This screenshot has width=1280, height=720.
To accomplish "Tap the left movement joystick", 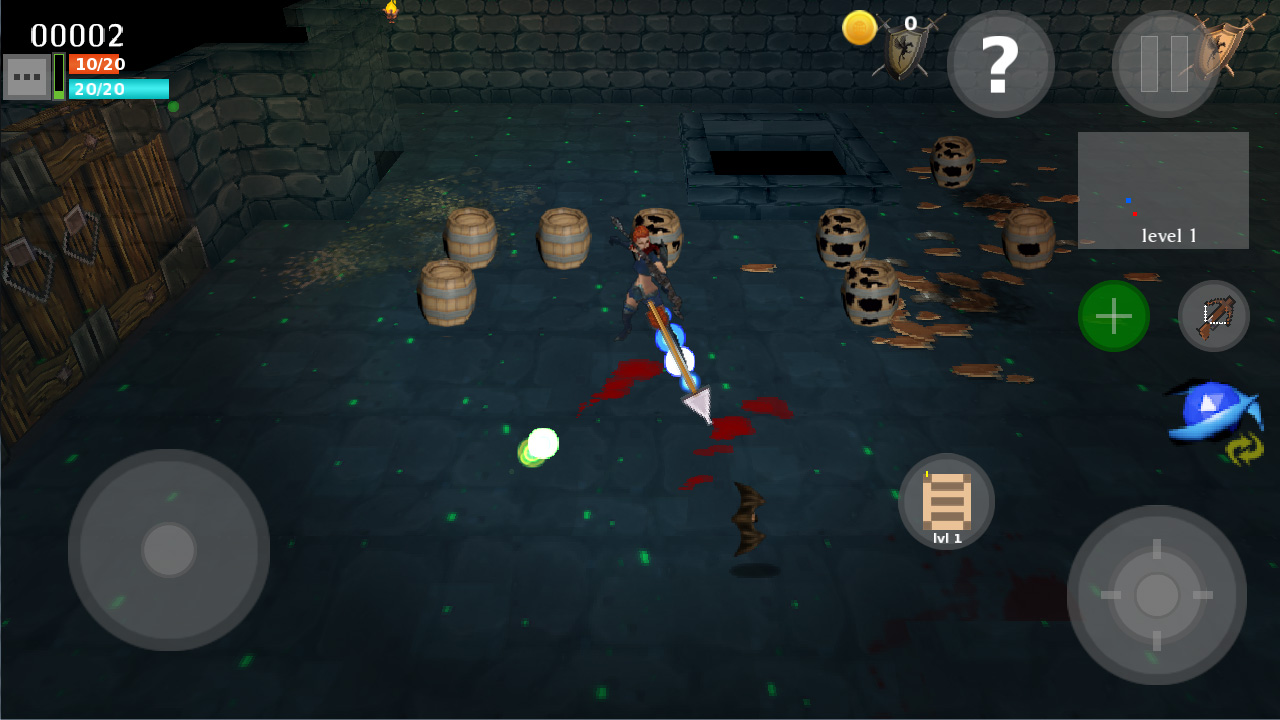I will (168, 549).
